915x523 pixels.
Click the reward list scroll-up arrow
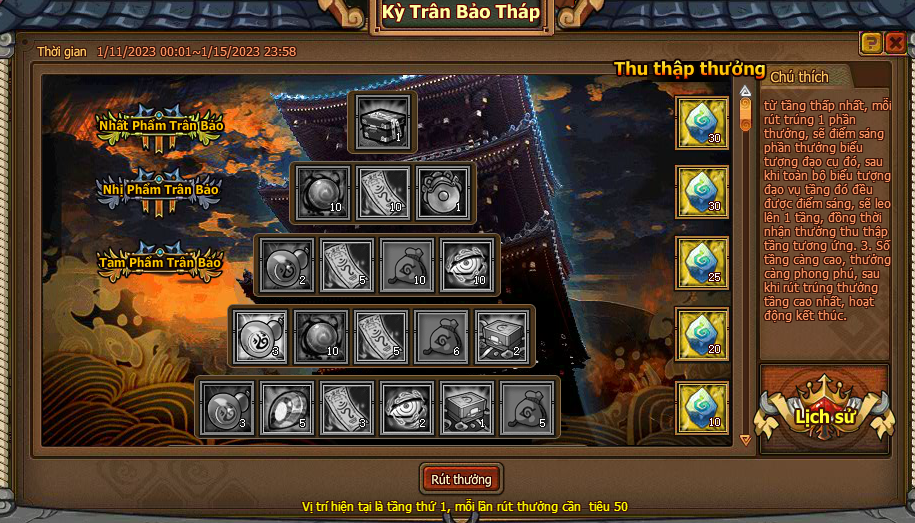(x=745, y=91)
